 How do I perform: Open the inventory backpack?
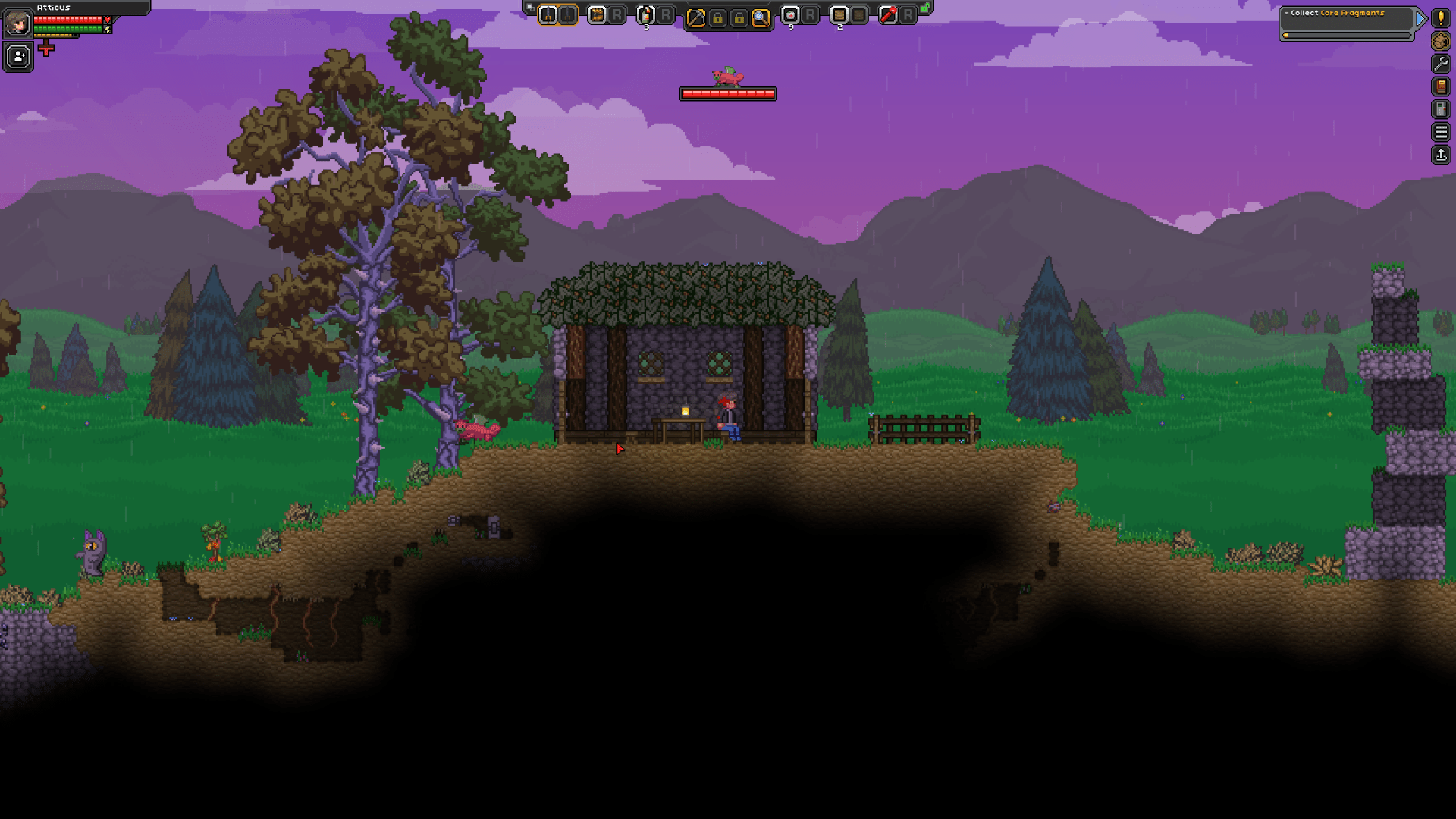[x=1441, y=42]
